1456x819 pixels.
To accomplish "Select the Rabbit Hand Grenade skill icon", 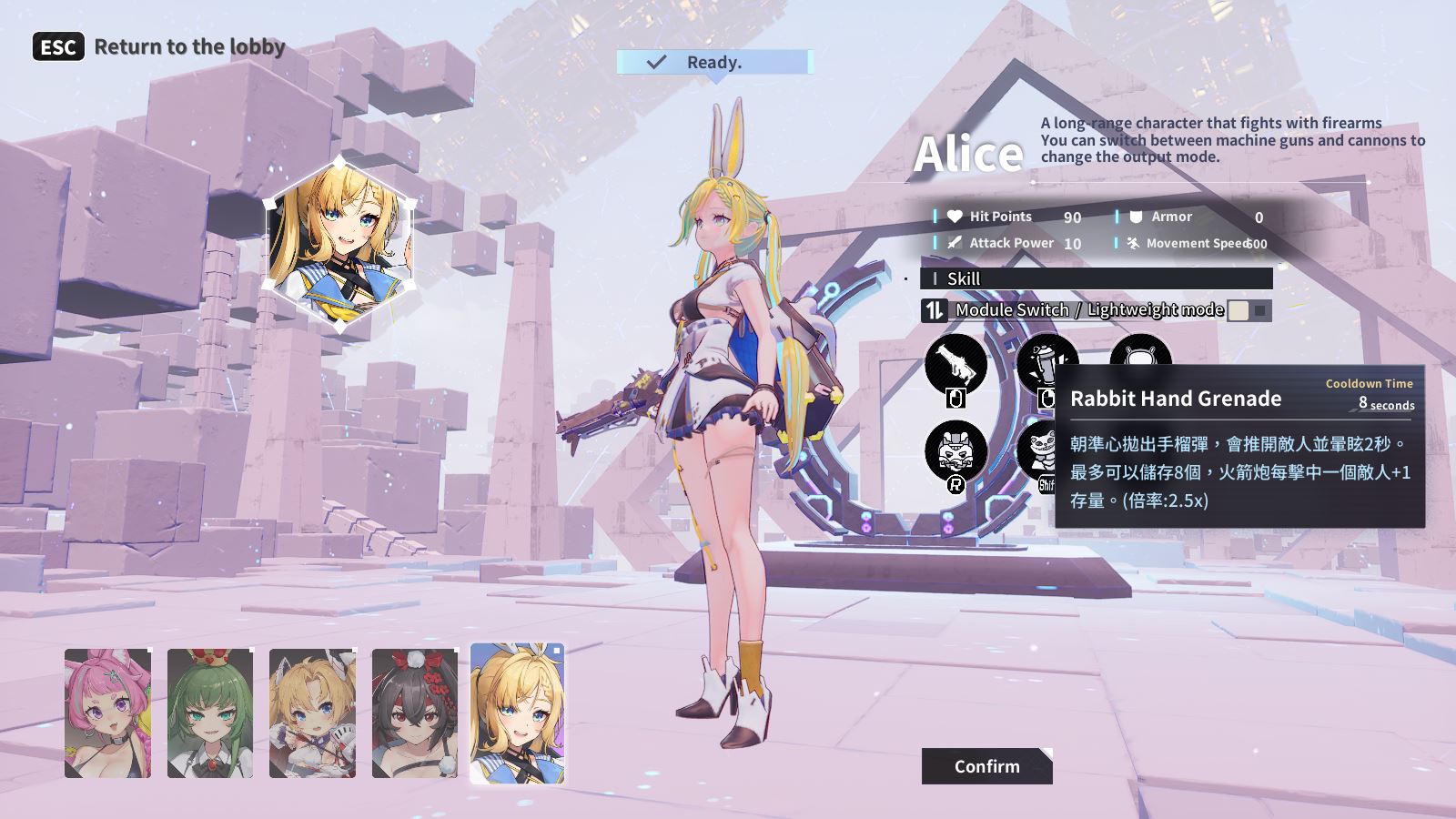I will click(1044, 357).
